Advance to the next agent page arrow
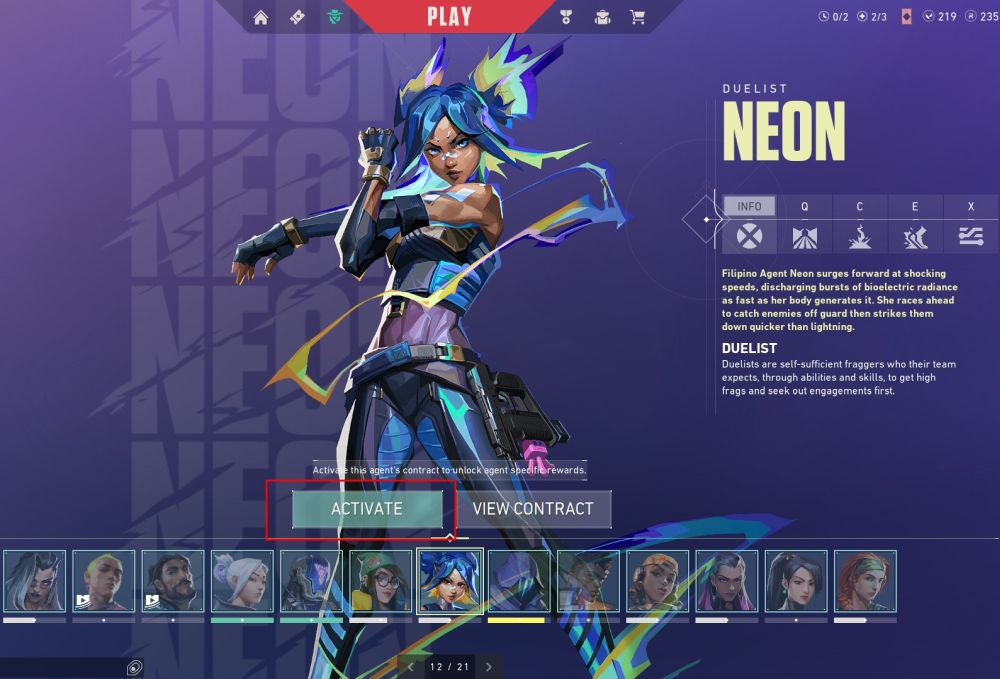Image resolution: width=1000 pixels, height=679 pixels. click(x=488, y=666)
